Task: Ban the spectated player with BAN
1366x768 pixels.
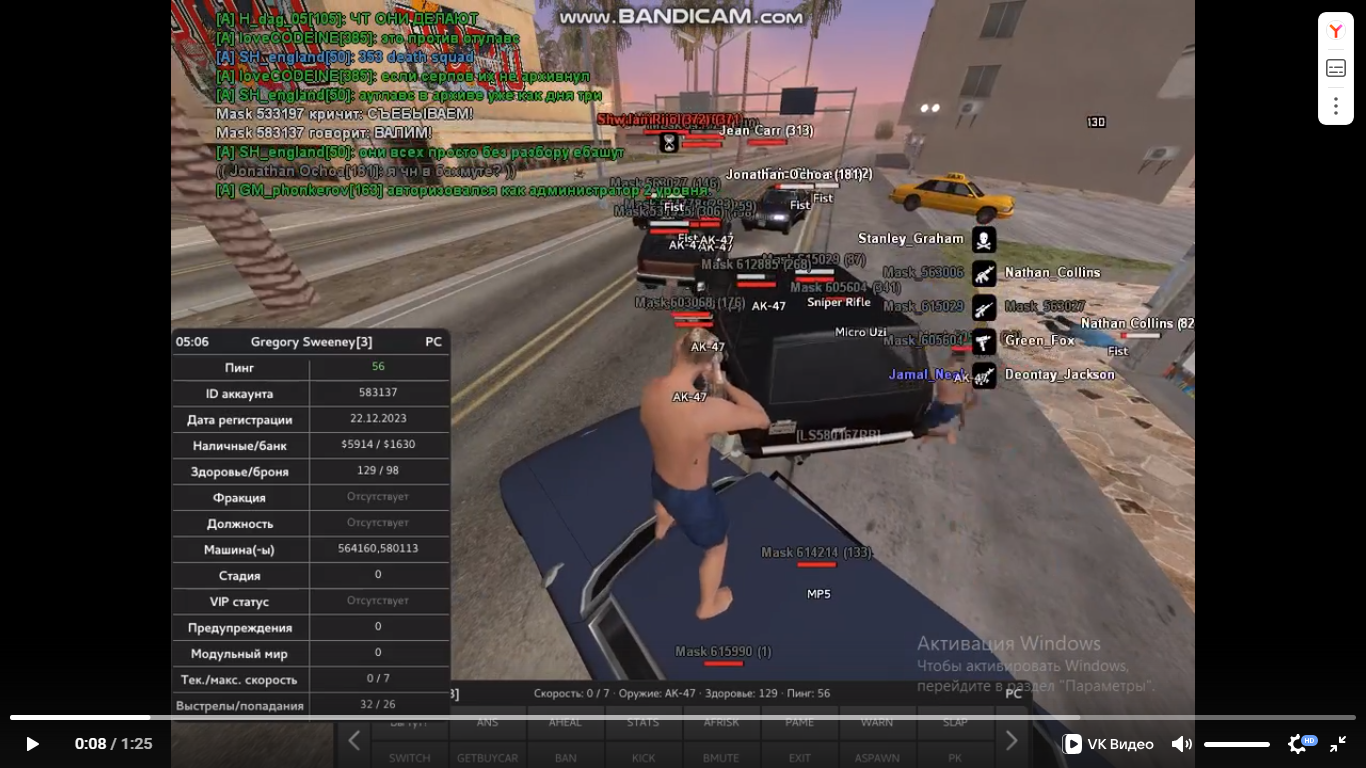Action: click(x=565, y=757)
